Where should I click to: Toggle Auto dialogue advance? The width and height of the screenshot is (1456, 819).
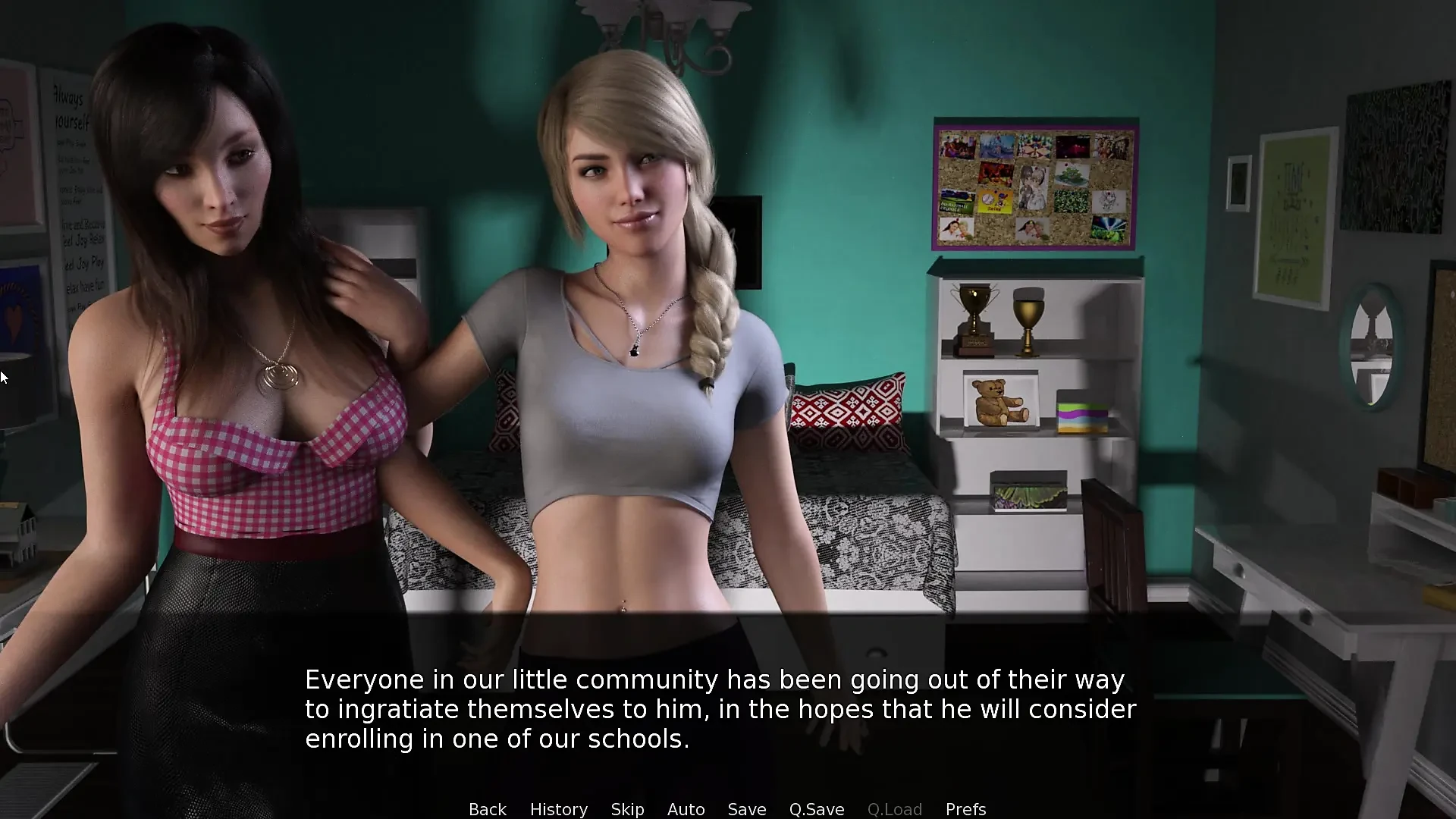click(x=686, y=809)
